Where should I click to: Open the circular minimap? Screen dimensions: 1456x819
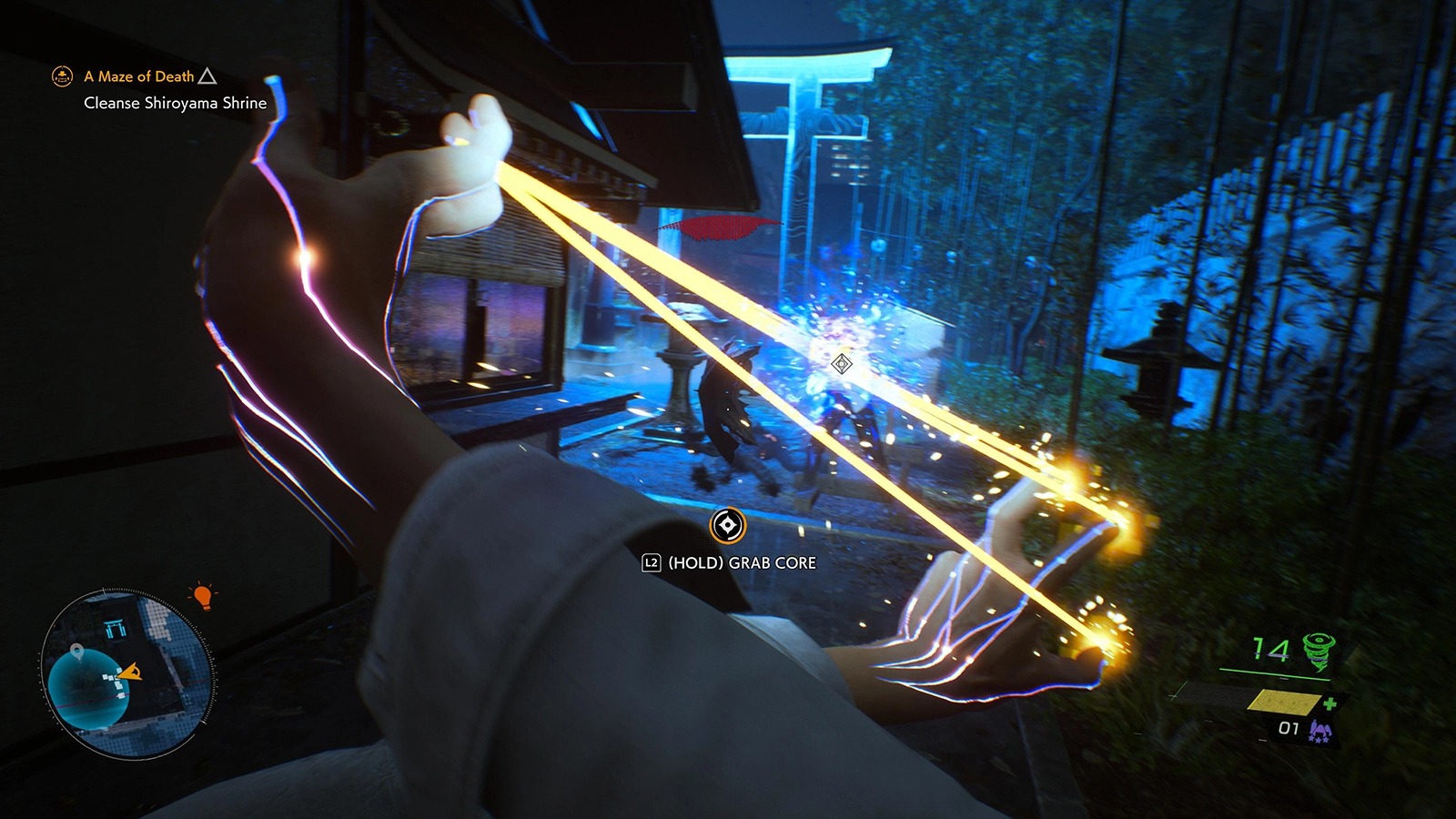126,673
